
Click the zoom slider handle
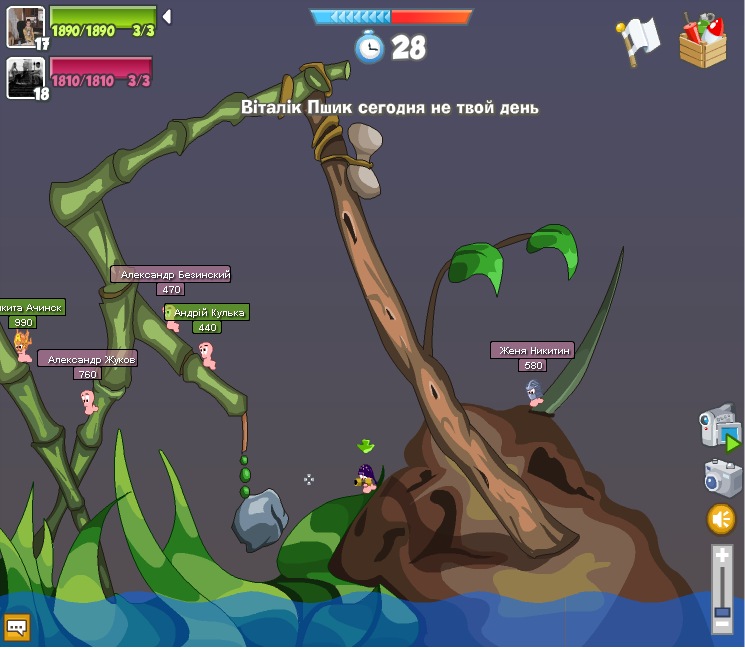pyautogui.click(x=721, y=610)
